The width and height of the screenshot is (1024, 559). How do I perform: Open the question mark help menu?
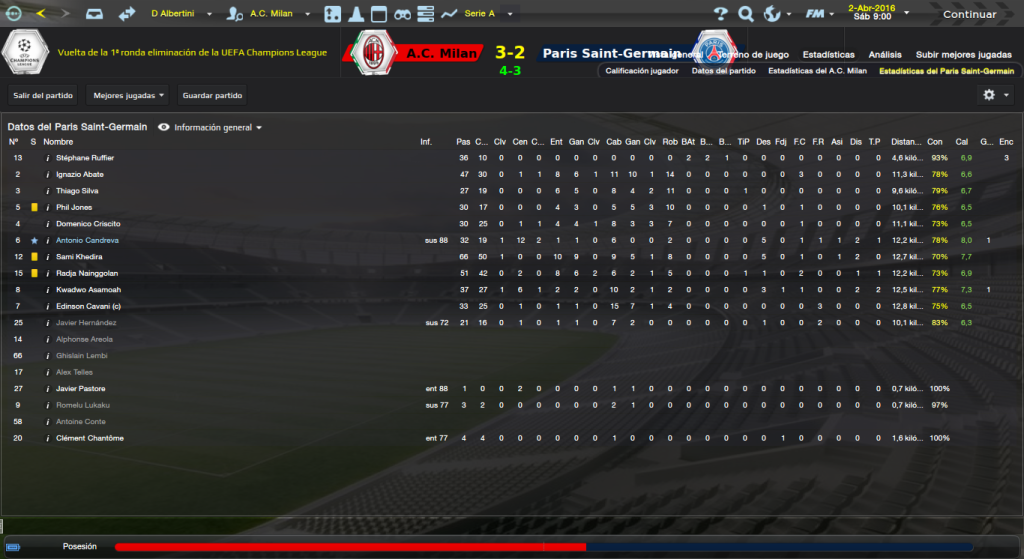pyautogui.click(x=720, y=14)
